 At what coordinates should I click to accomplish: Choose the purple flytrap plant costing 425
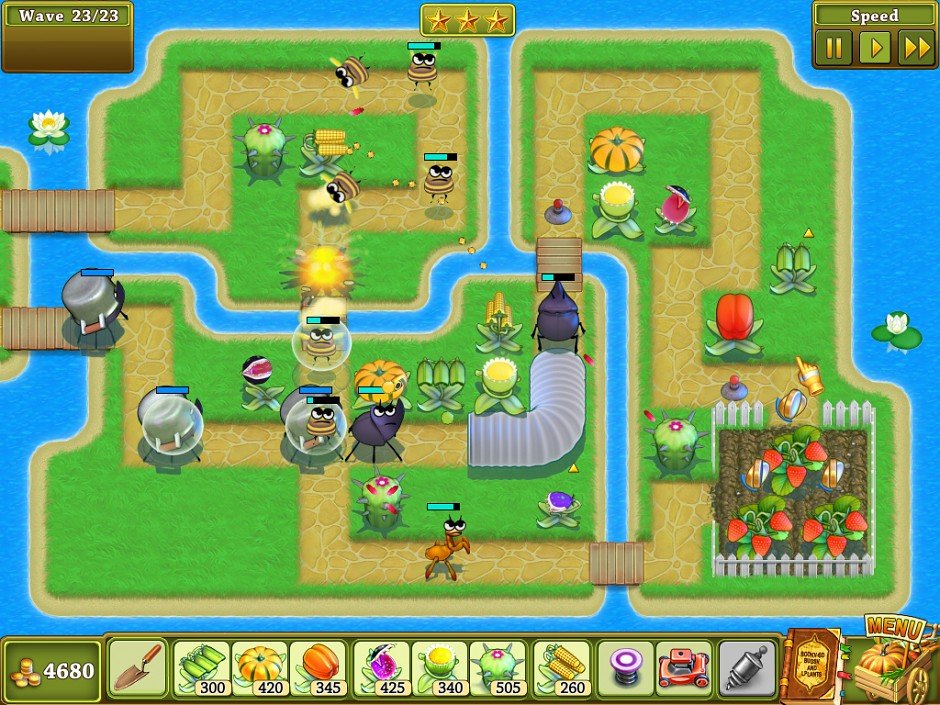click(380, 667)
